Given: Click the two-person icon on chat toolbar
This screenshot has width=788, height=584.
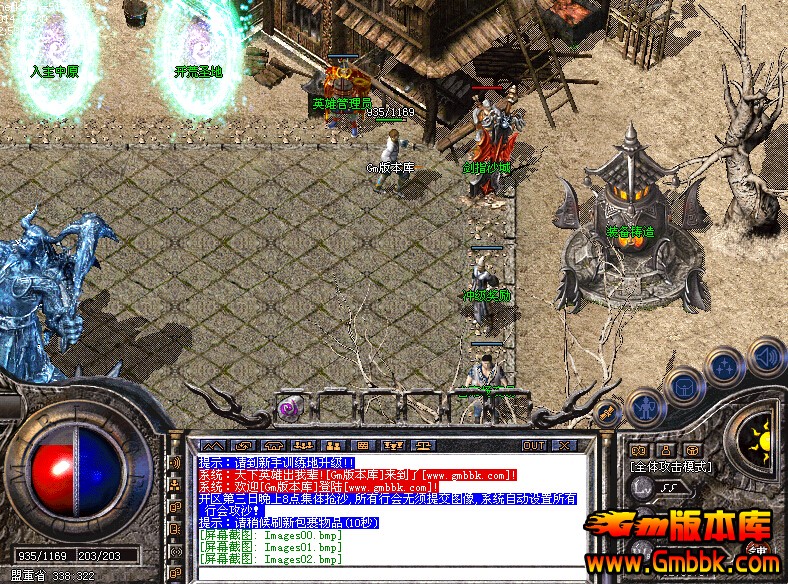Looking at the screenshot, I should coord(333,446).
